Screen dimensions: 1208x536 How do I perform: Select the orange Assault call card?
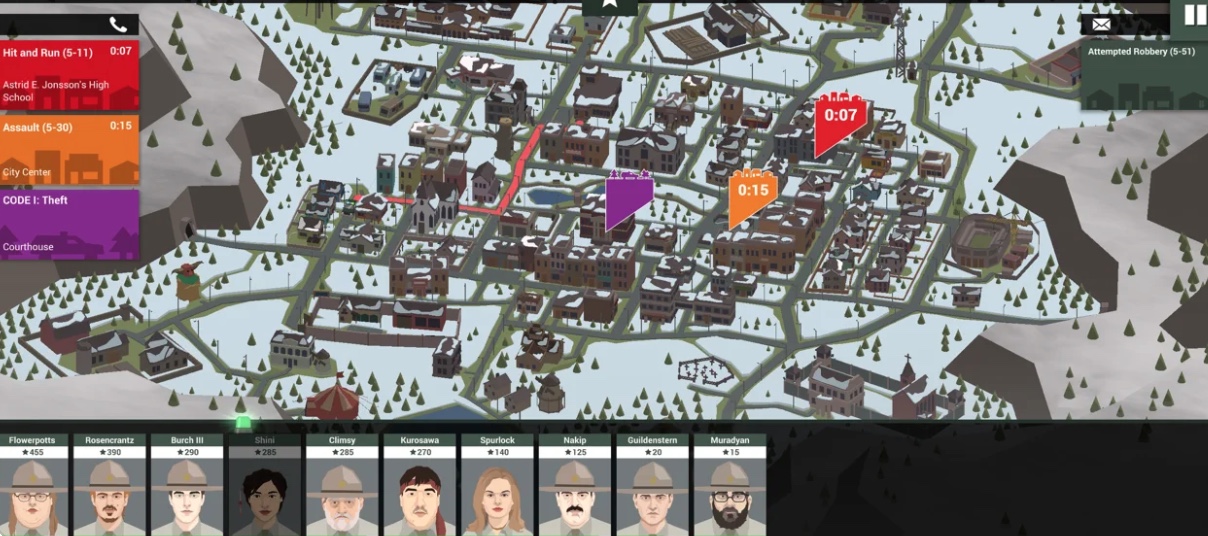point(69,150)
